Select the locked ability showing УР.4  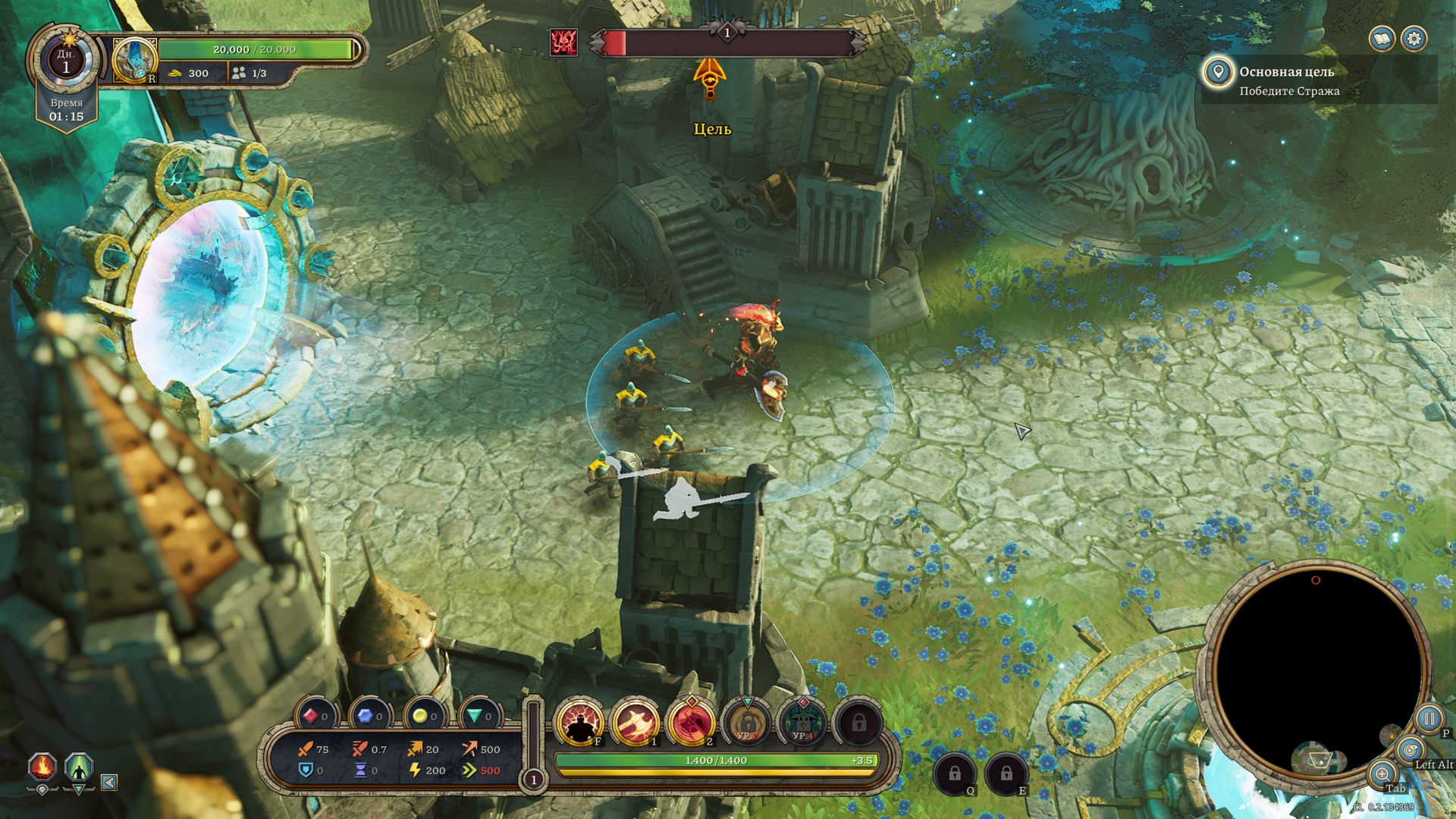(x=802, y=721)
